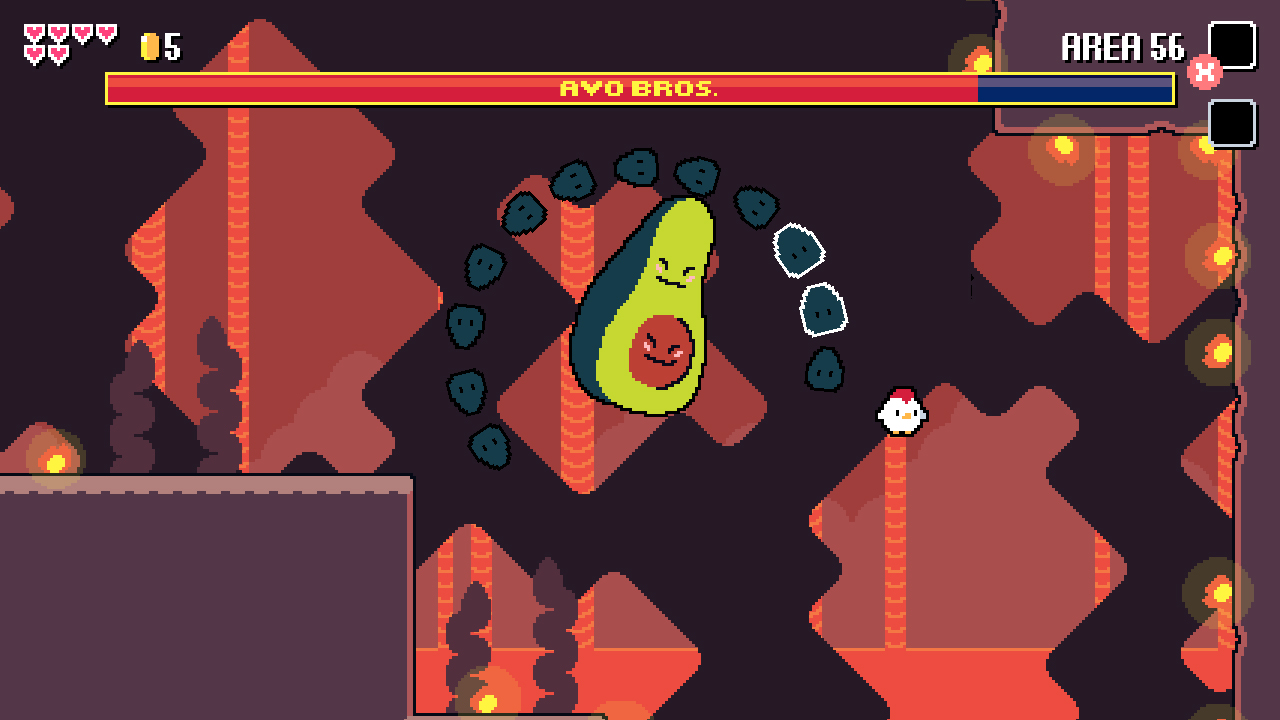Select the chicken player character
The height and width of the screenshot is (720, 1280).
tap(901, 410)
